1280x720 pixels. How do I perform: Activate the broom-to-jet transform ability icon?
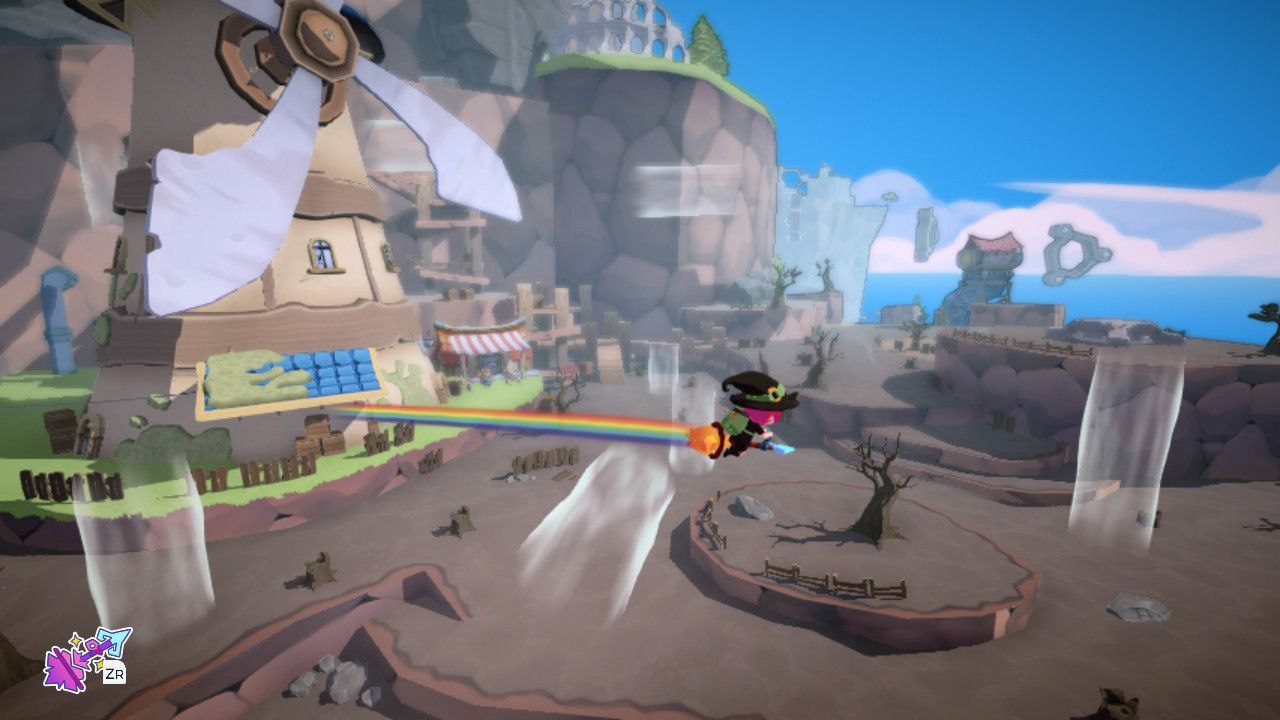(86, 658)
